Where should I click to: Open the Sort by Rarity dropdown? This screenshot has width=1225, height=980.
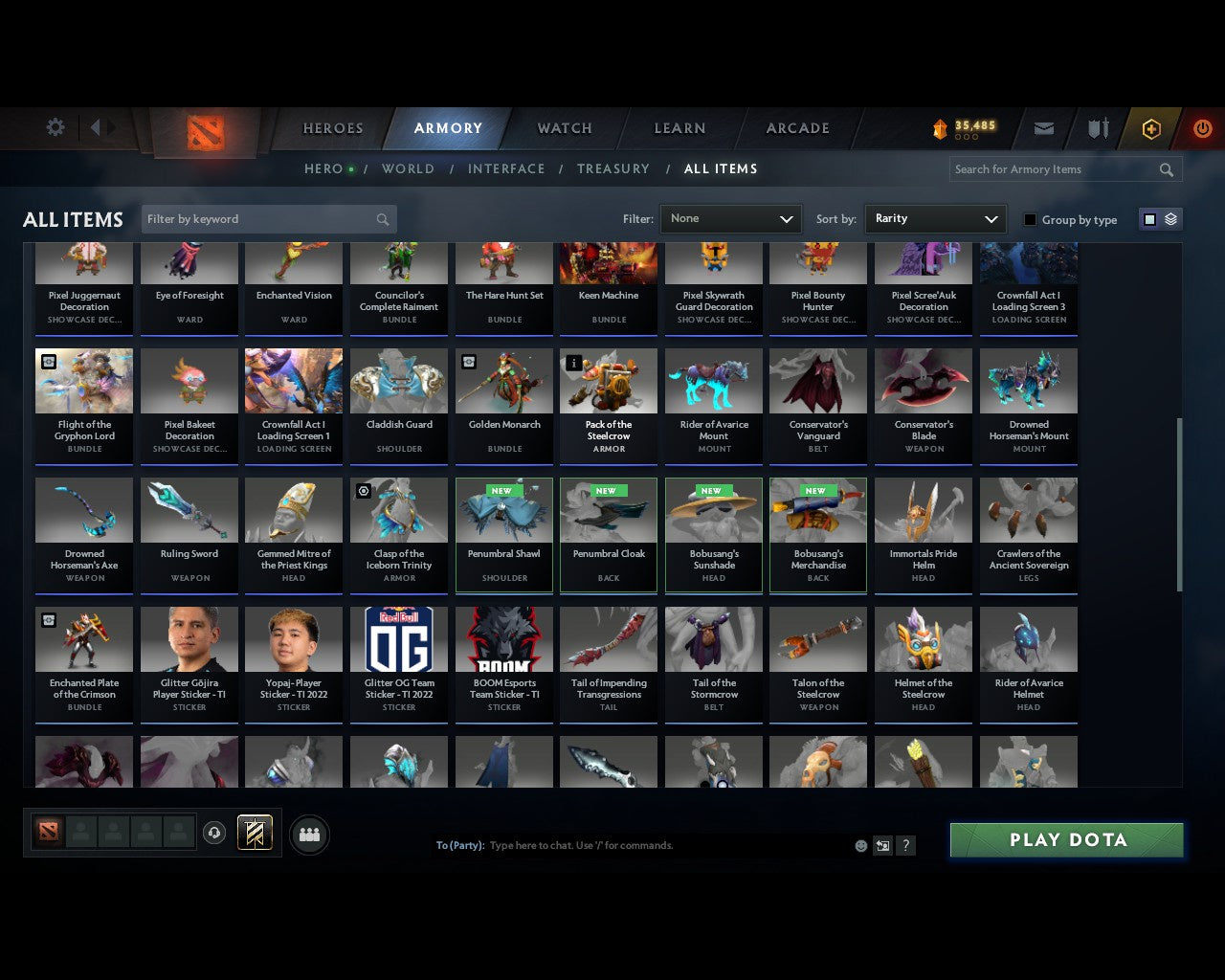point(935,218)
